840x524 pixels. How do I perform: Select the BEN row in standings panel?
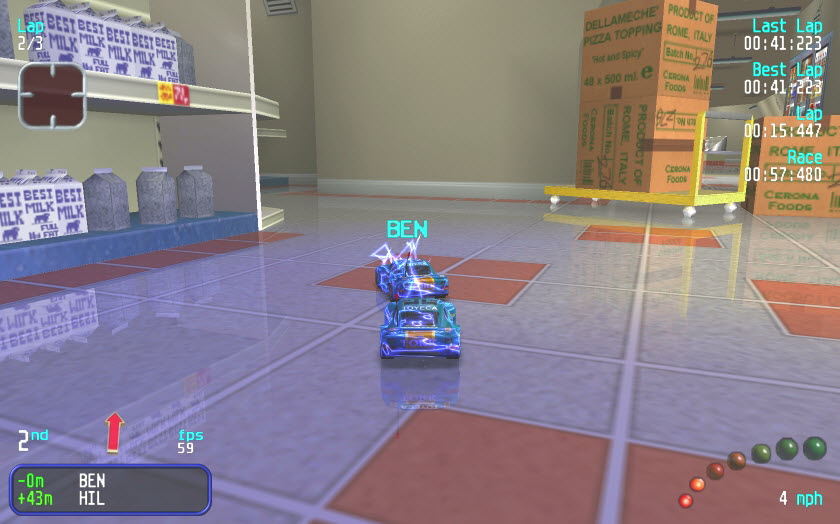pyautogui.click(x=110, y=480)
